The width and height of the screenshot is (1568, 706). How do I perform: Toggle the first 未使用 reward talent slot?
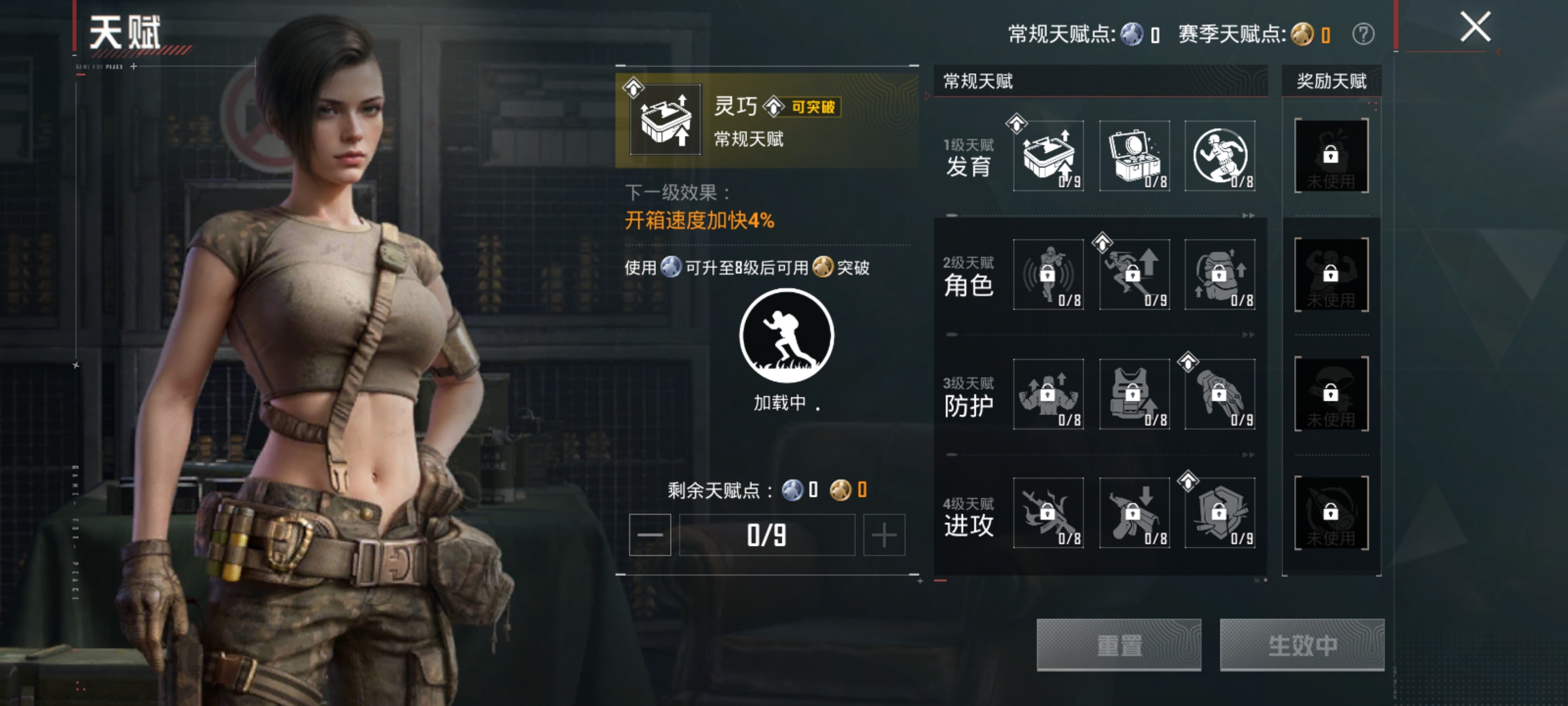(1331, 155)
